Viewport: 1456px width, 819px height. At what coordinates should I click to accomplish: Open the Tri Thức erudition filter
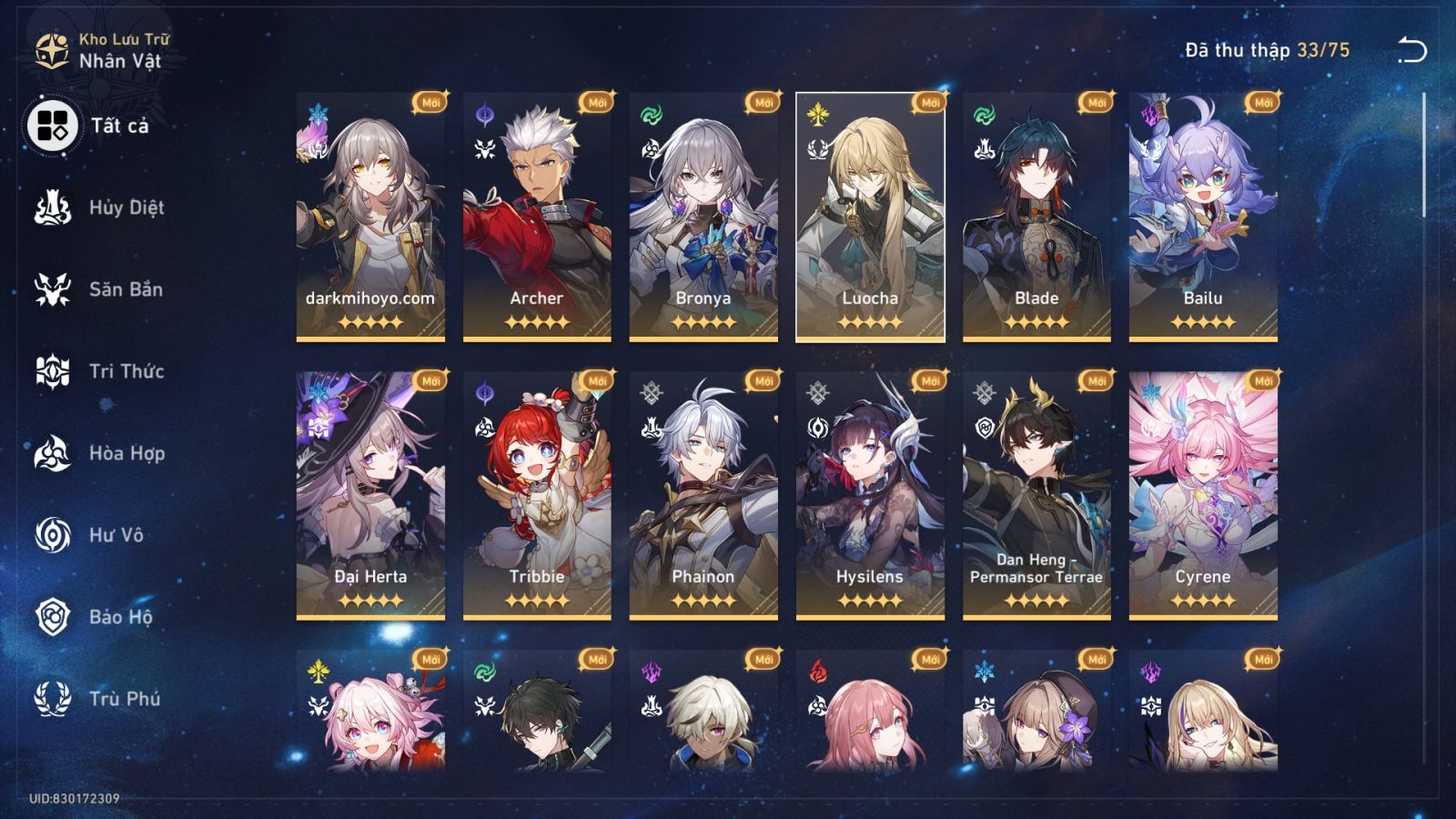(x=52, y=371)
